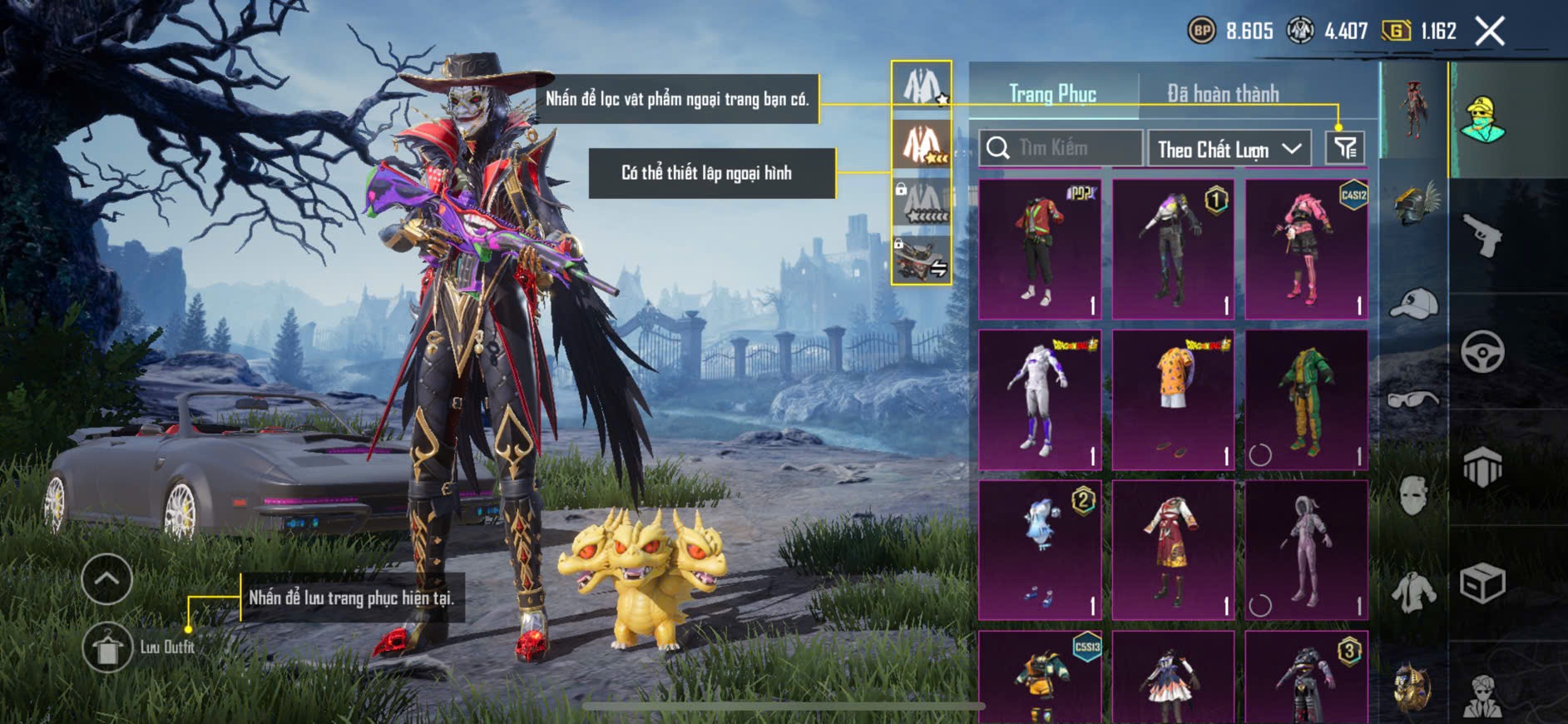Image resolution: width=1568 pixels, height=724 pixels.
Task: Open the glasses category
Action: [1413, 399]
